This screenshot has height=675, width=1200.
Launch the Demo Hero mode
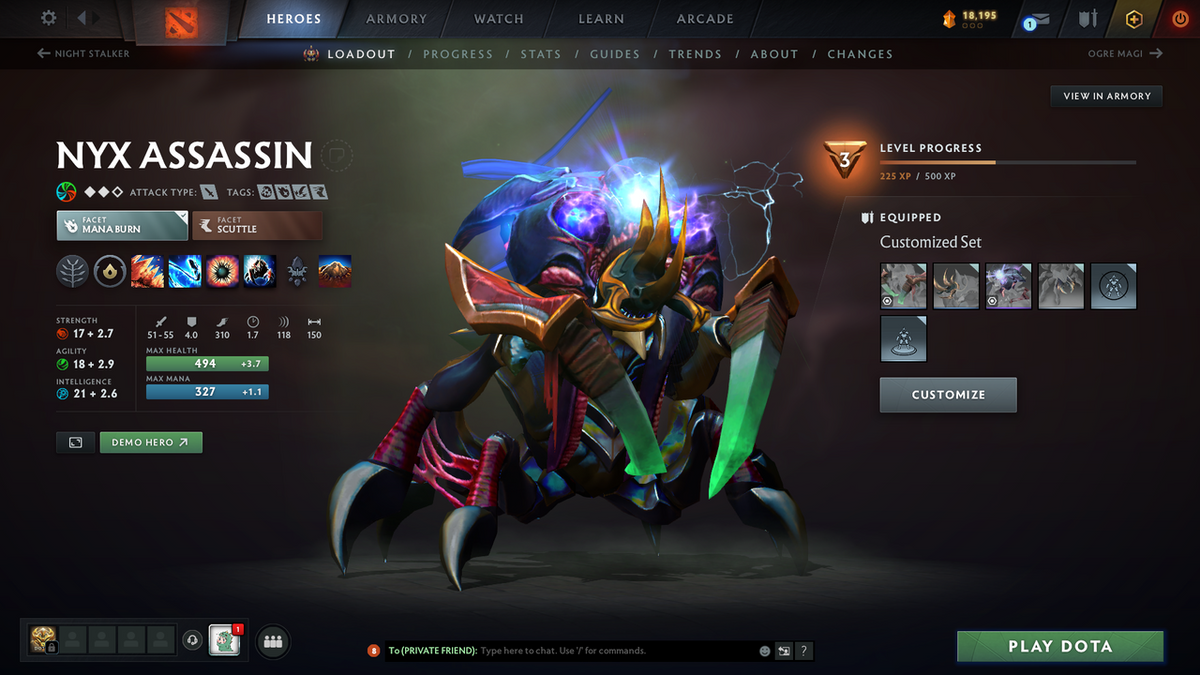(151, 442)
